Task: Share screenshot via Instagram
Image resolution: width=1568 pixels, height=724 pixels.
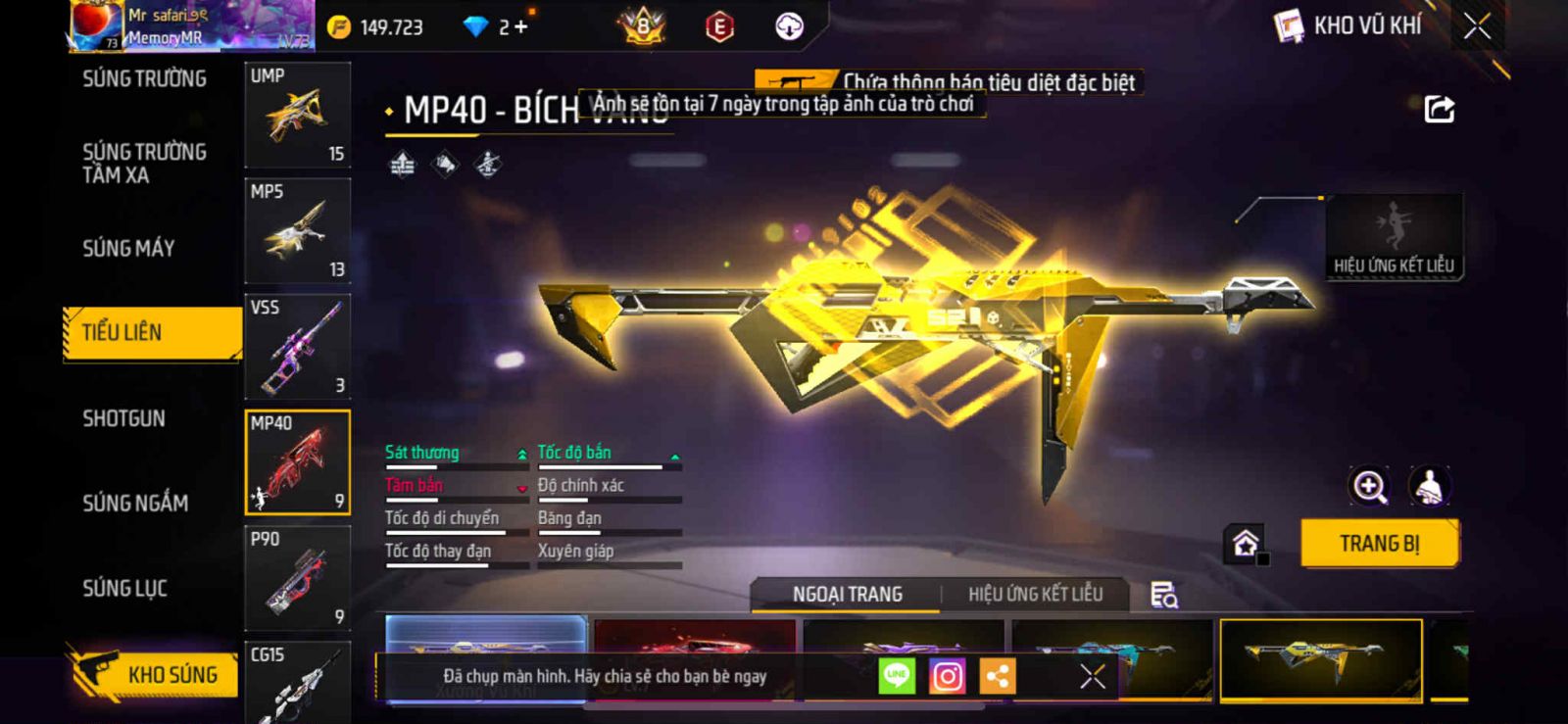Action: point(947,676)
